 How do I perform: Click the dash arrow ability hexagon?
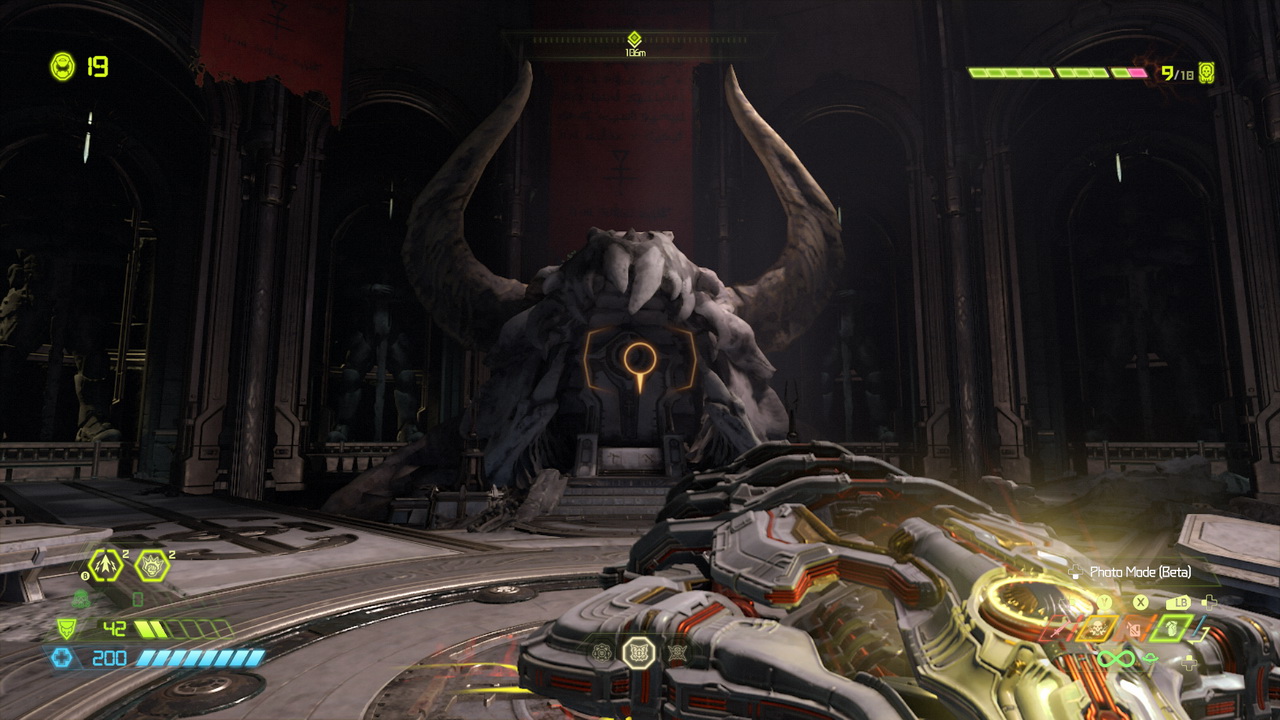coord(104,566)
